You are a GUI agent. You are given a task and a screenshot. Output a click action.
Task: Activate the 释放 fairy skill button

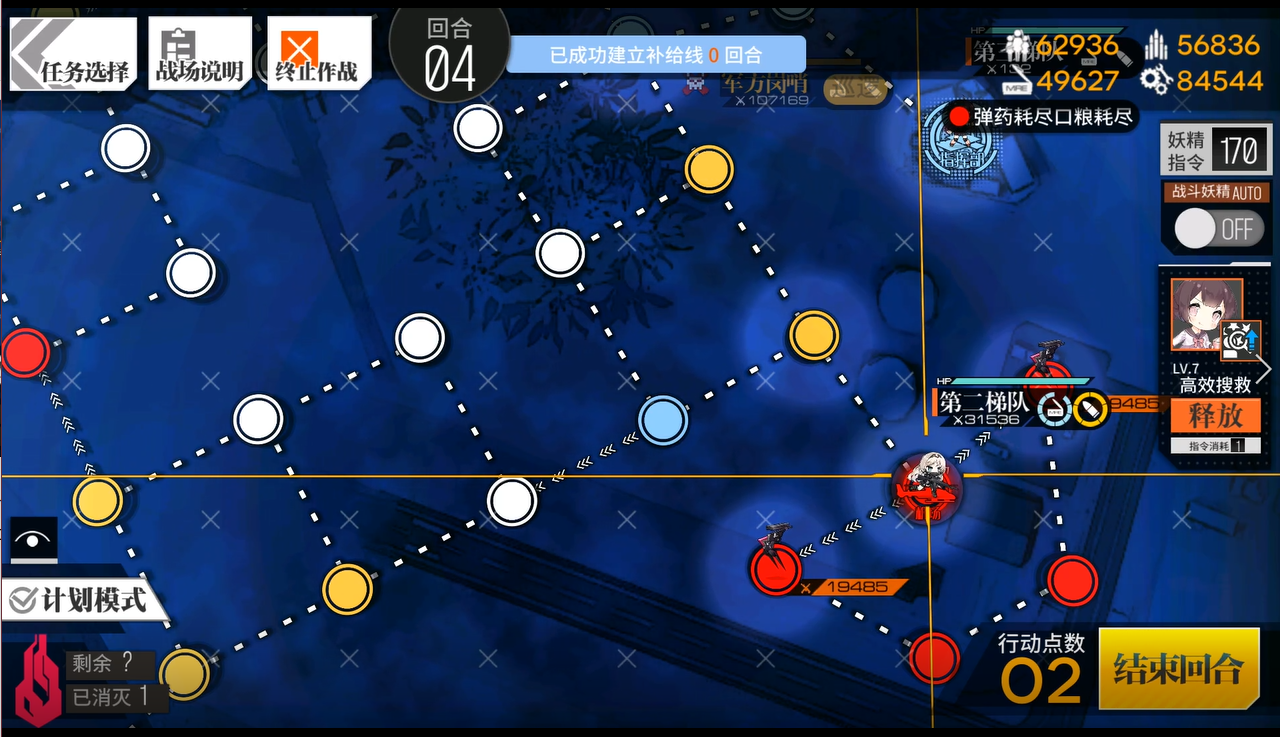pos(1215,415)
